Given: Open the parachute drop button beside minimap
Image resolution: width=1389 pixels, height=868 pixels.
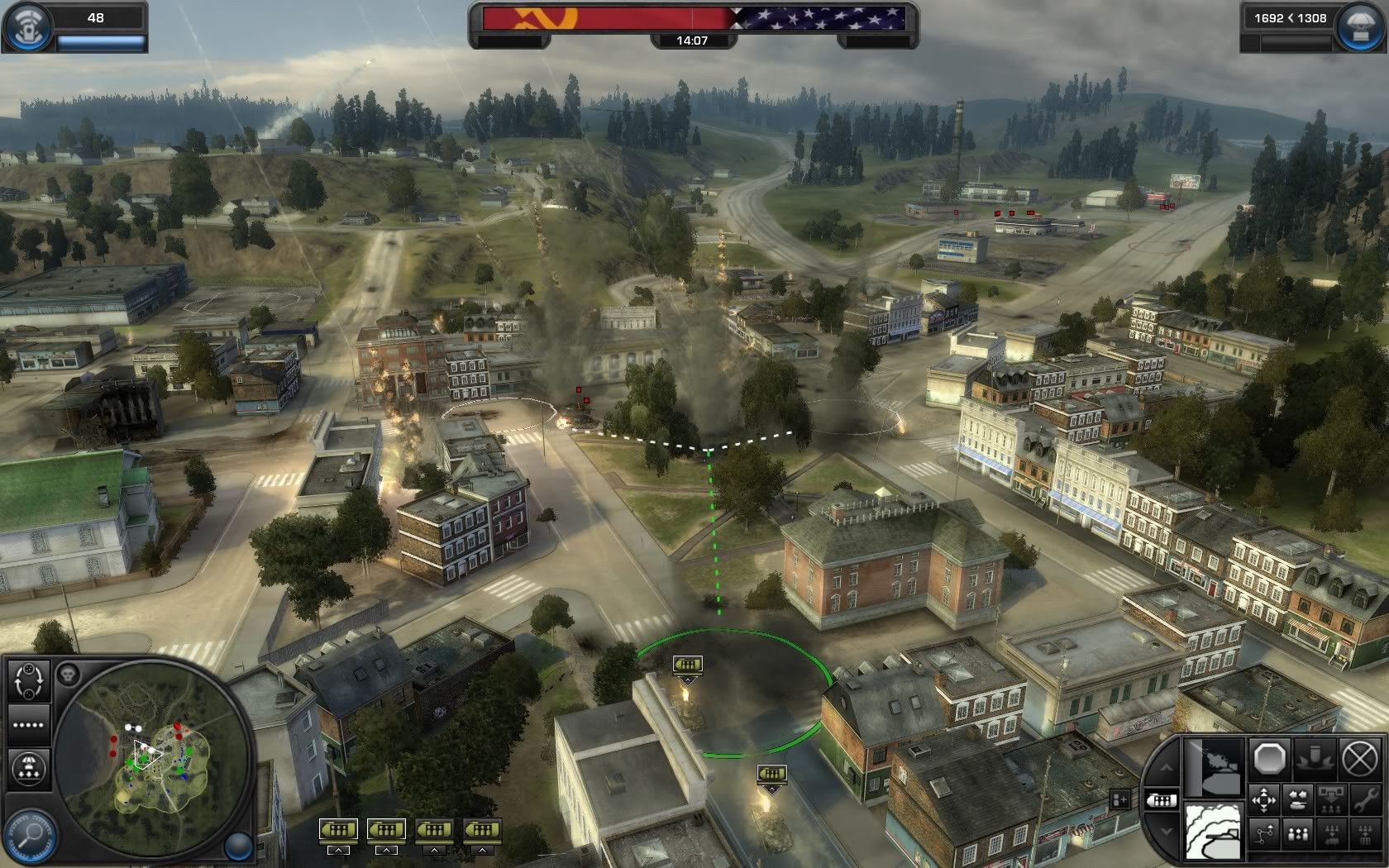Looking at the screenshot, I should coord(29,769).
